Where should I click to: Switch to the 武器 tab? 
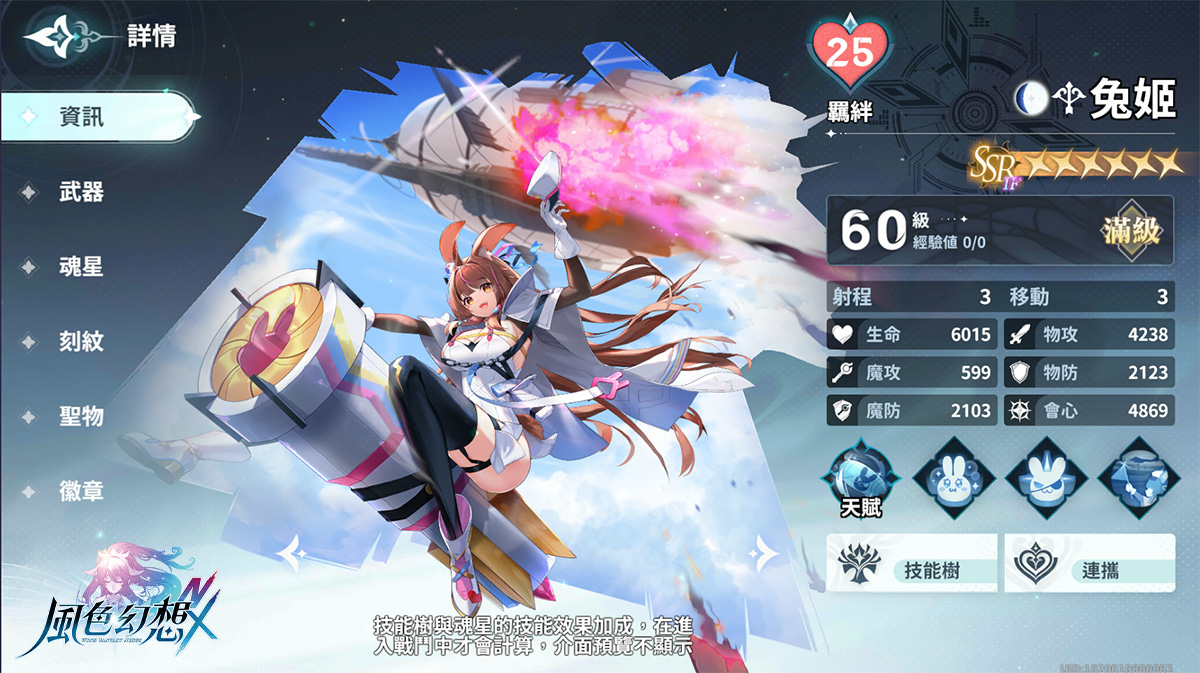pyautogui.click(x=80, y=192)
